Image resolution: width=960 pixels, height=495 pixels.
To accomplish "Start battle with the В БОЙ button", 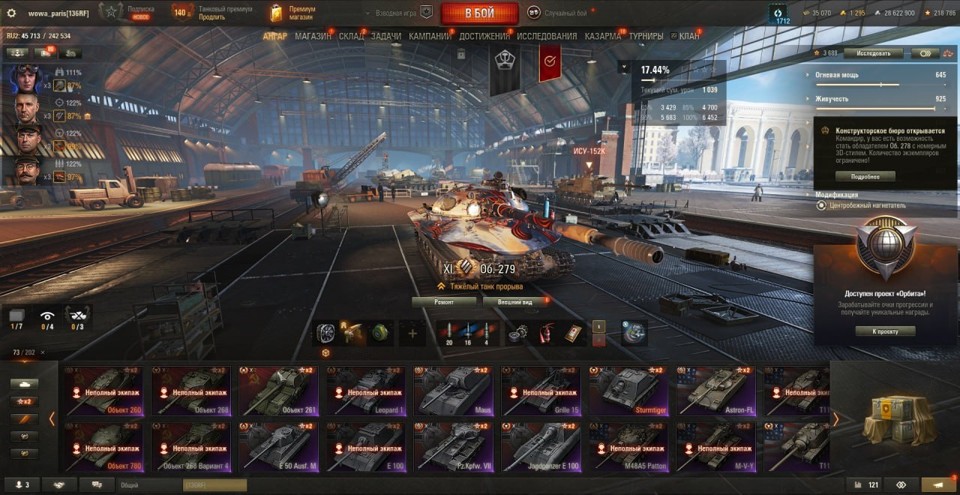I will (478, 13).
